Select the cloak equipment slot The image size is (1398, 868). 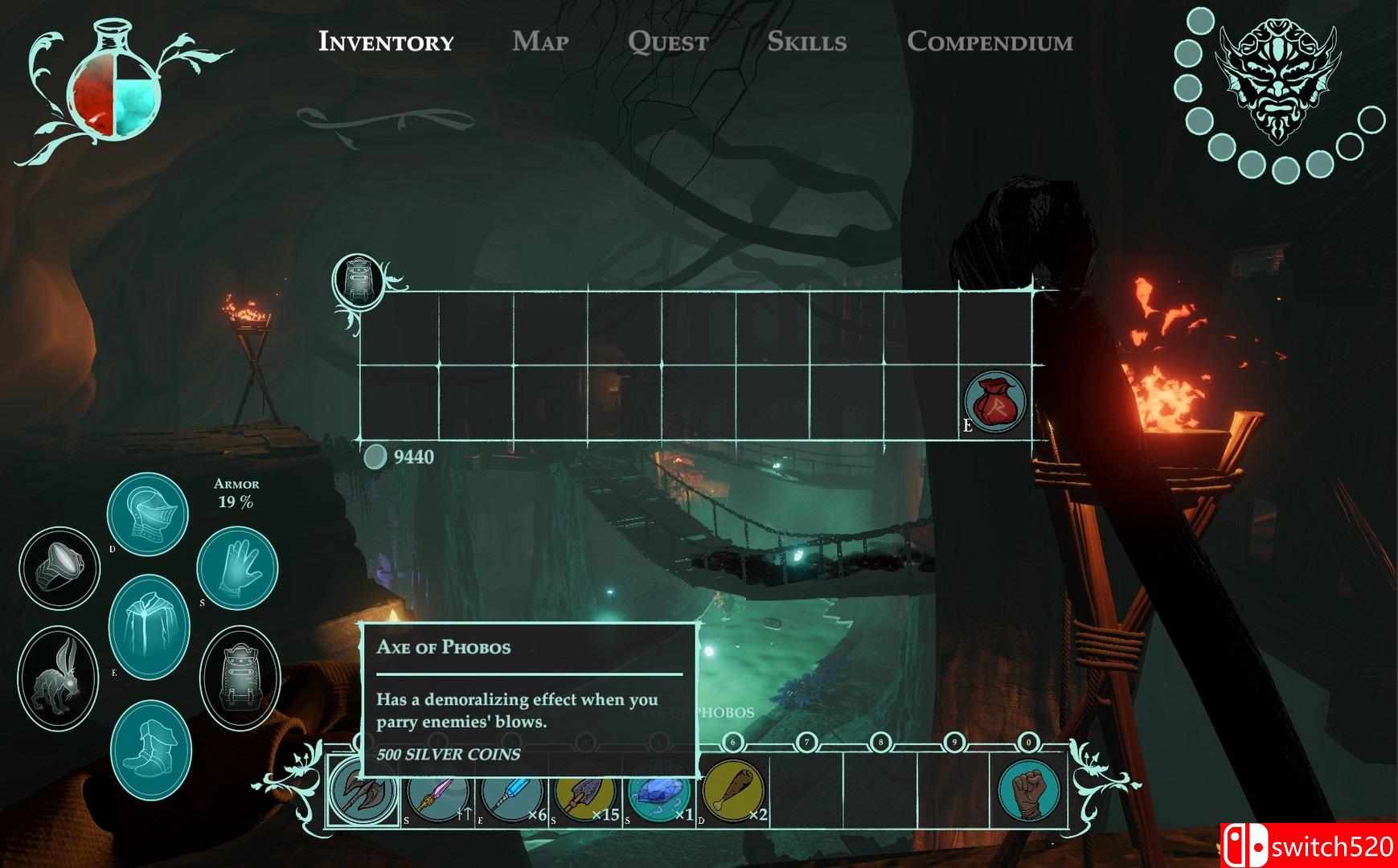(x=149, y=627)
